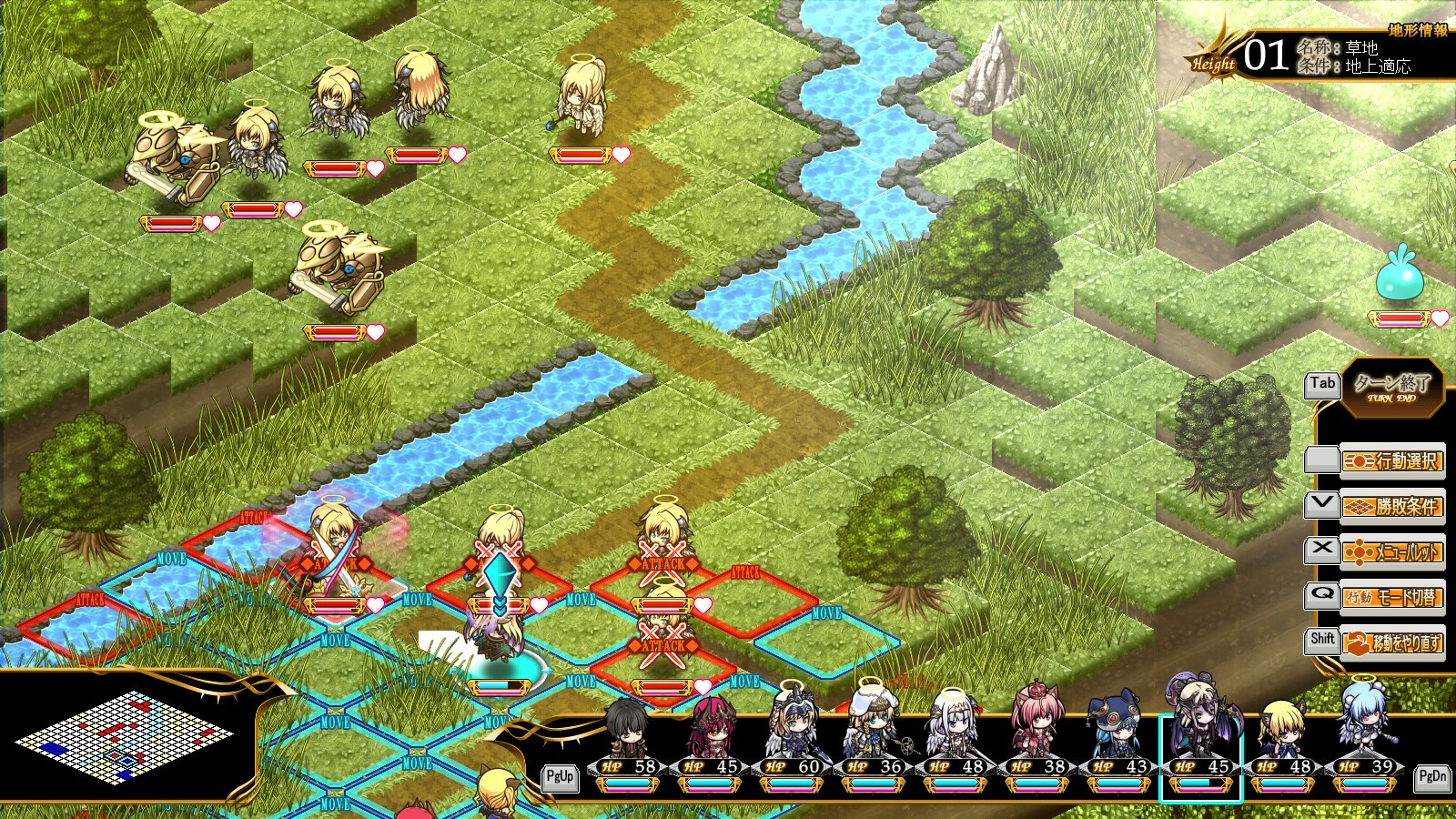Screen dimensions: 1456x819
Task: Open the 行動選択 action select menu
Action: point(1392,461)
